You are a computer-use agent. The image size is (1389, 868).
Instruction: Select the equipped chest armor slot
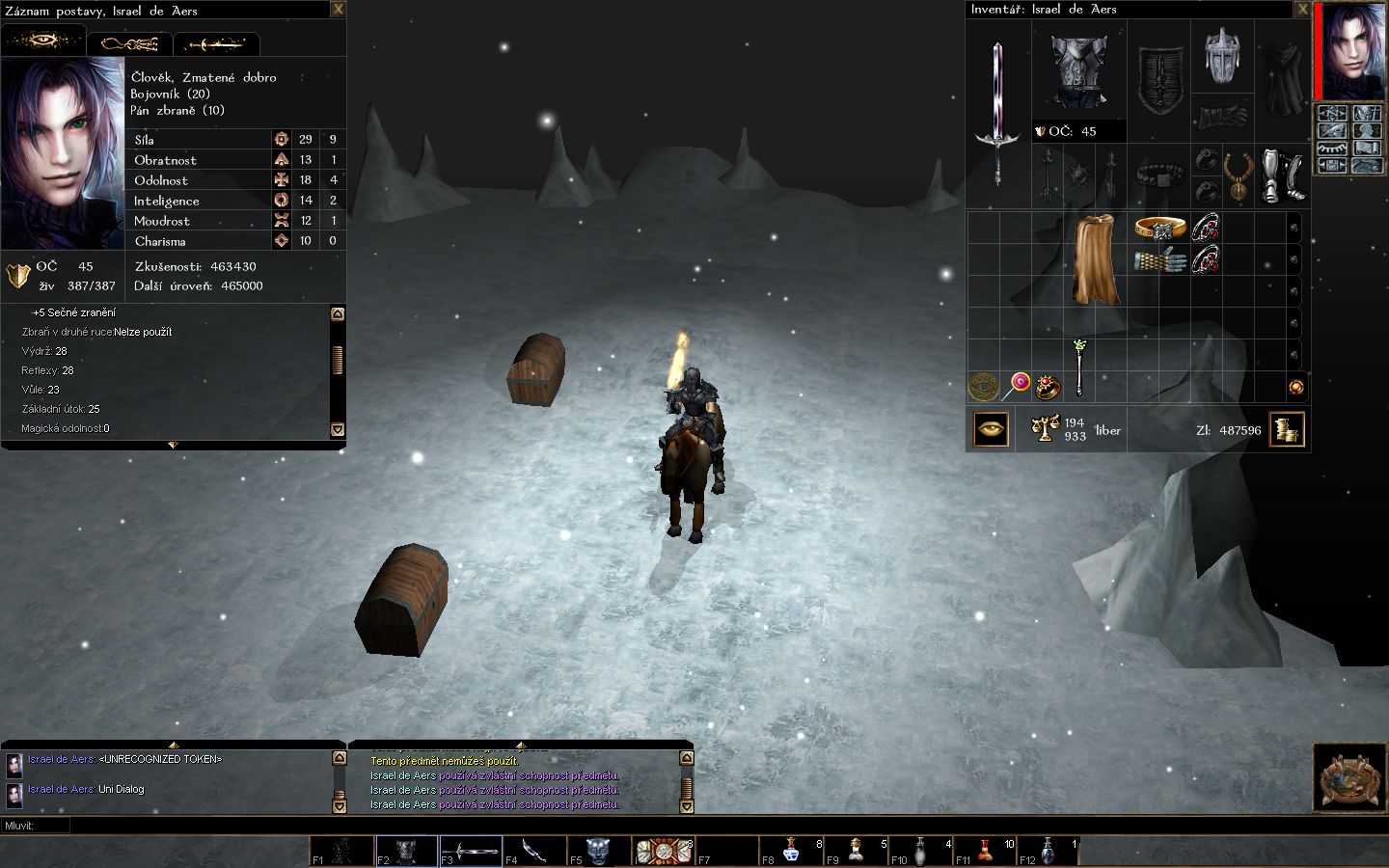pyautogui.click(x=1078, y=72)
